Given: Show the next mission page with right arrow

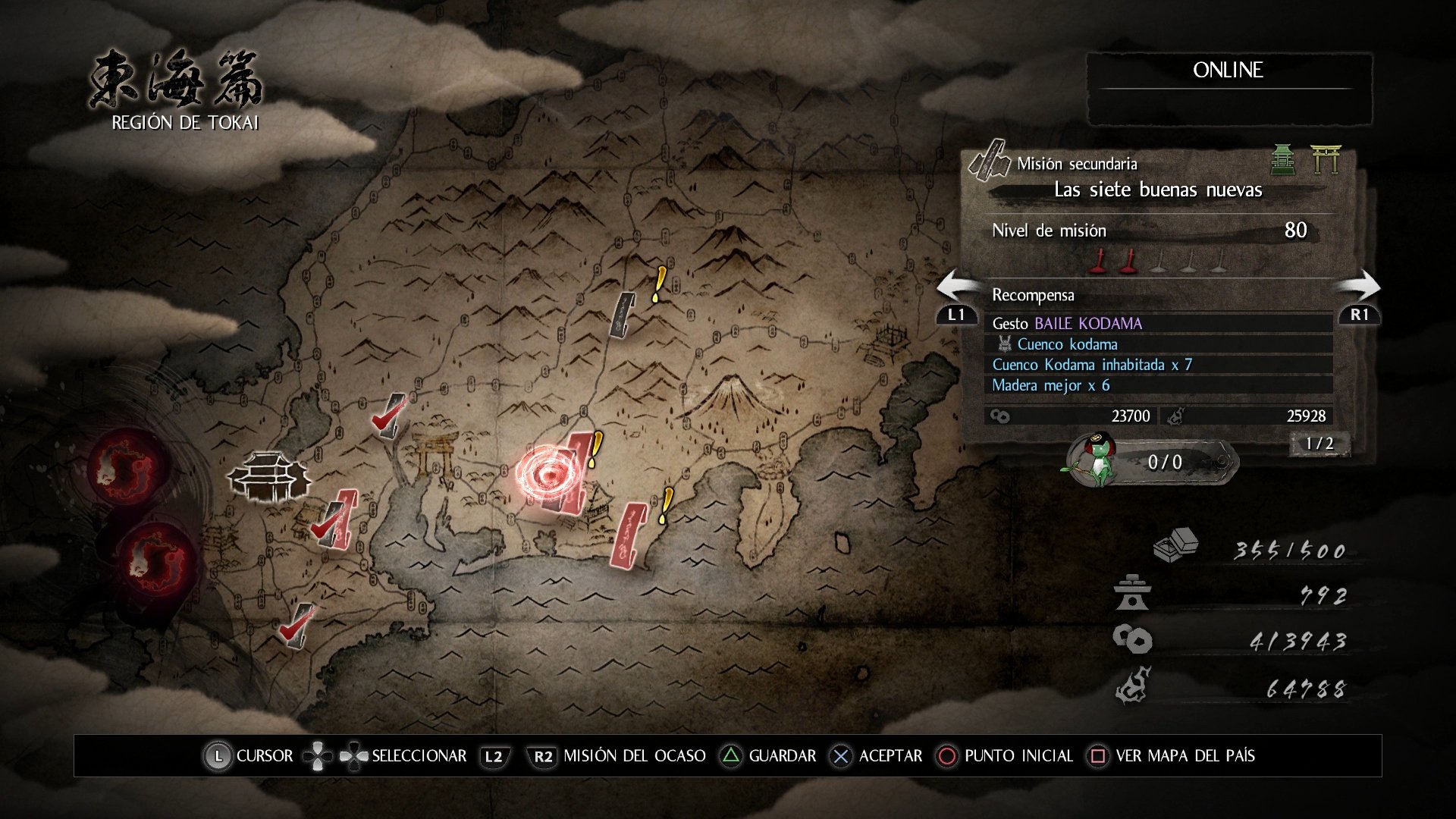Looking at the screenshot, I should point(1359,297).
